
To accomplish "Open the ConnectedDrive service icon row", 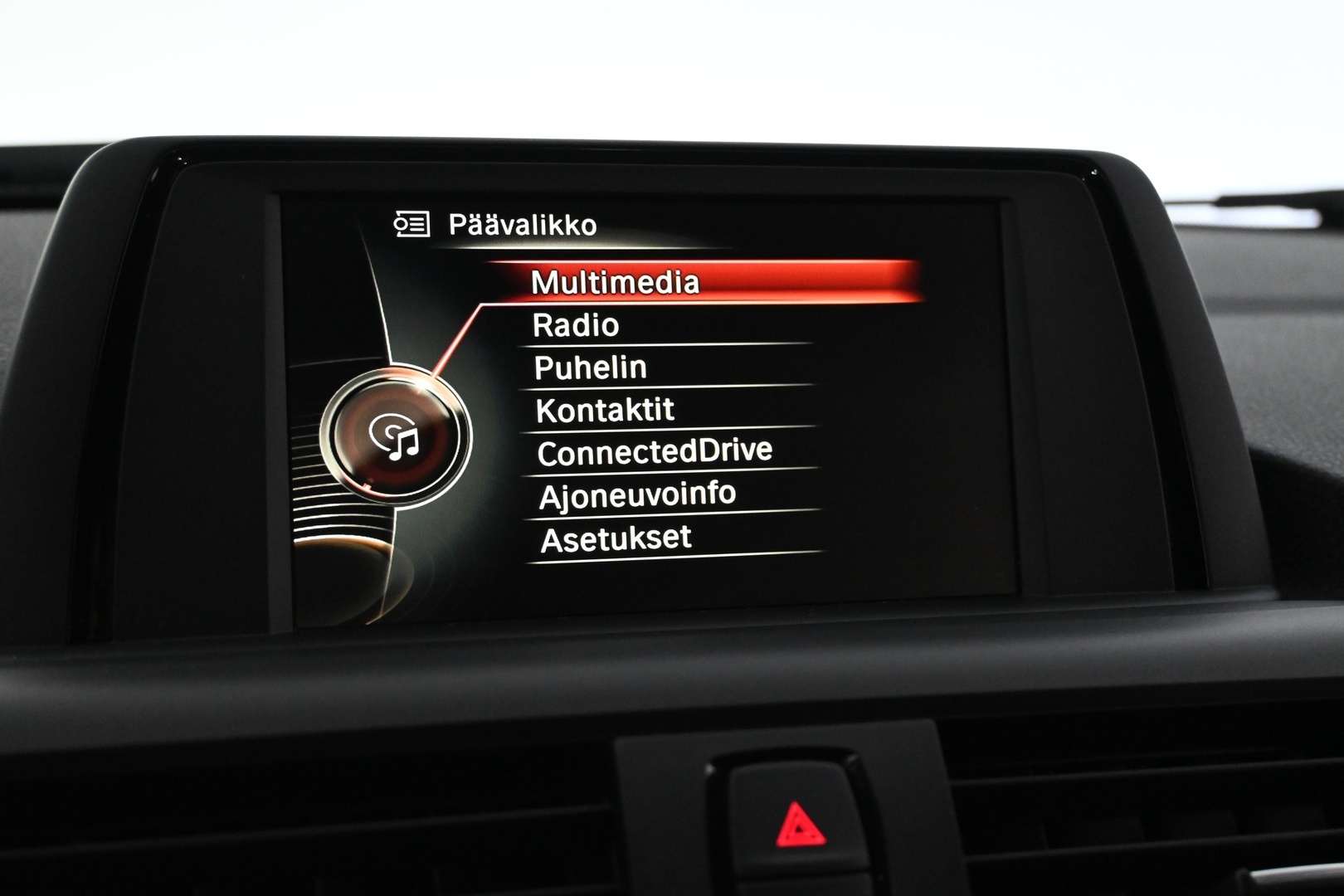I will coord(655,450).
